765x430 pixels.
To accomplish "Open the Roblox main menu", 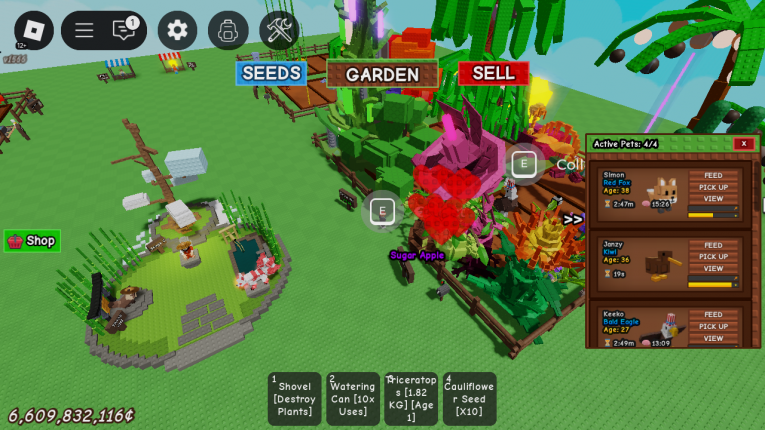I will (34, 30).
